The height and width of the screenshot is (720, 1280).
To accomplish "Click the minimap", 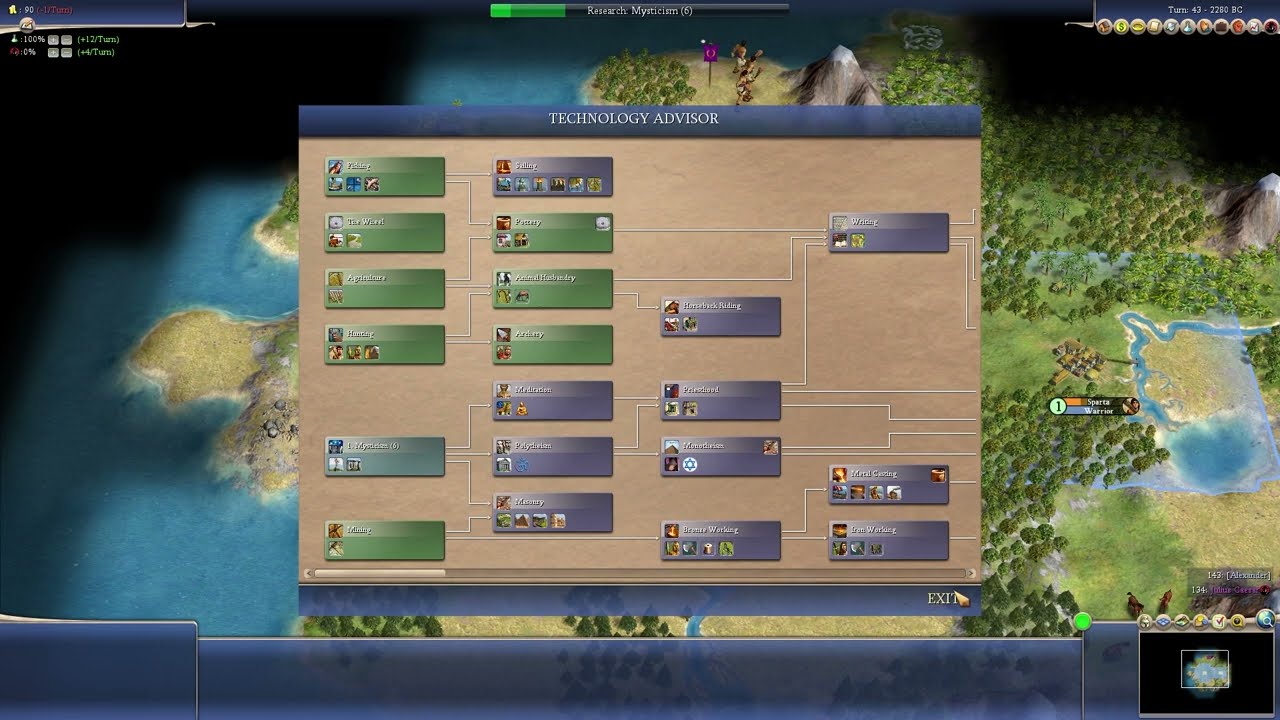I will pos(1204,670).
